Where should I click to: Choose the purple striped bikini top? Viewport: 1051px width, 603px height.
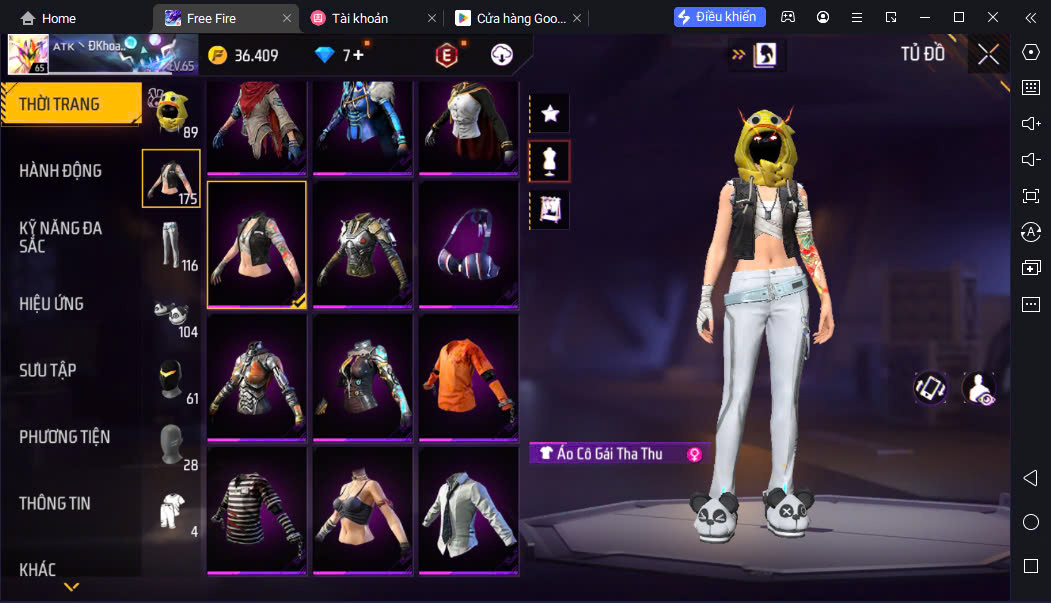(466, 244)
